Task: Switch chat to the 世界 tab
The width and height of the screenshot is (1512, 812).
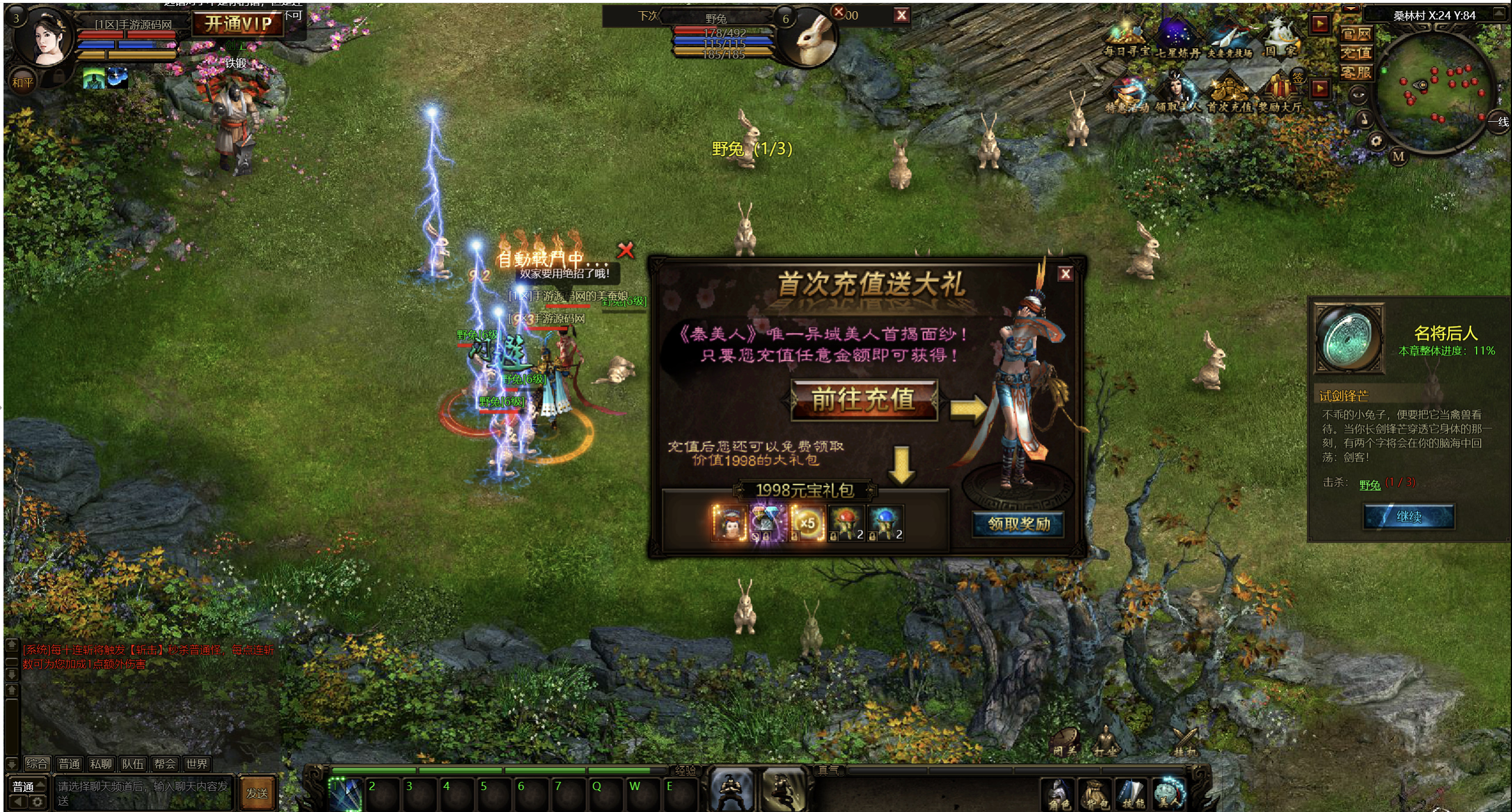Action: click(196, 764)
